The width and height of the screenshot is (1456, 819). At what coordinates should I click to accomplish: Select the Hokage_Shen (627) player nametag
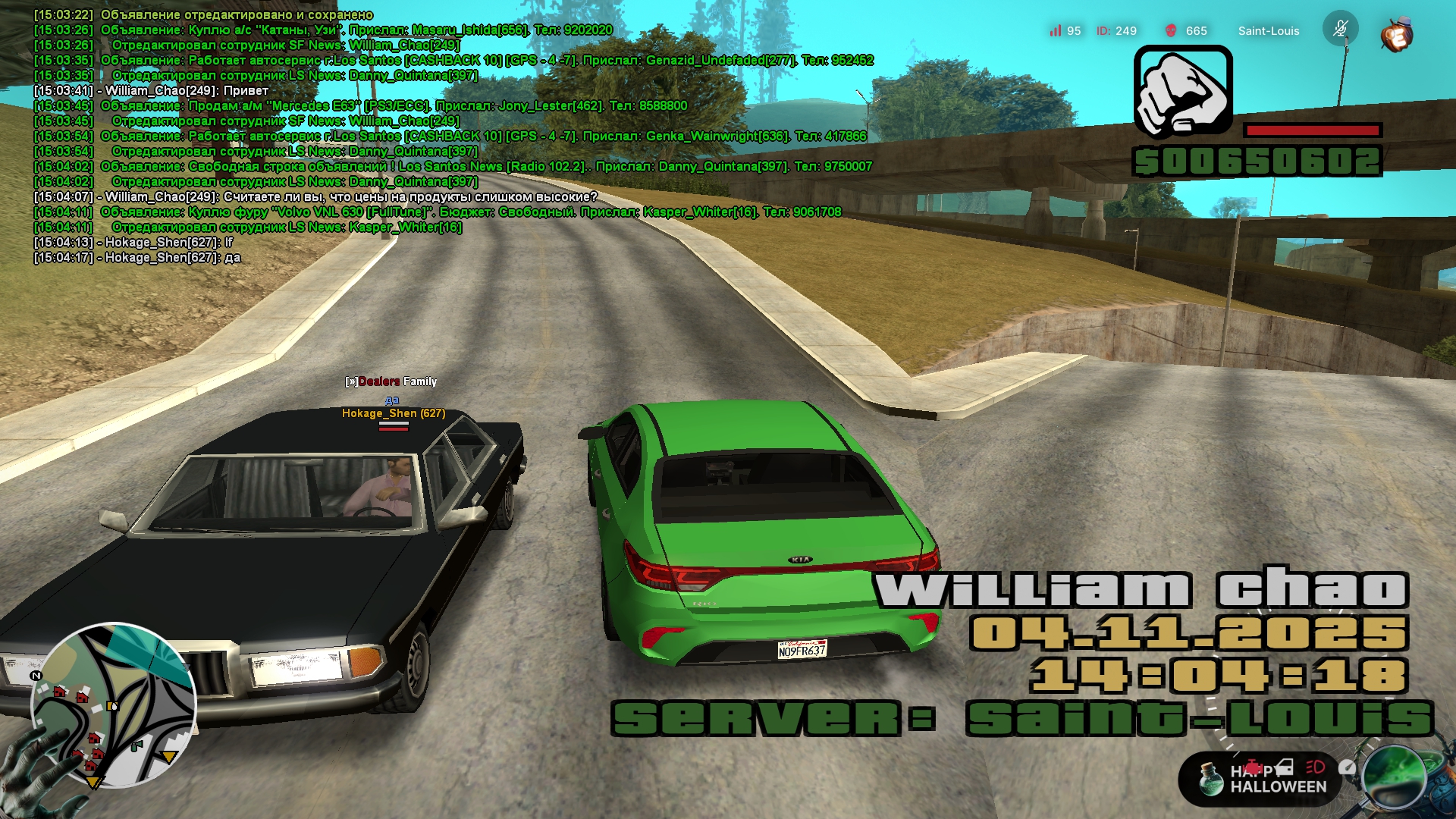[x=393, y=413]
